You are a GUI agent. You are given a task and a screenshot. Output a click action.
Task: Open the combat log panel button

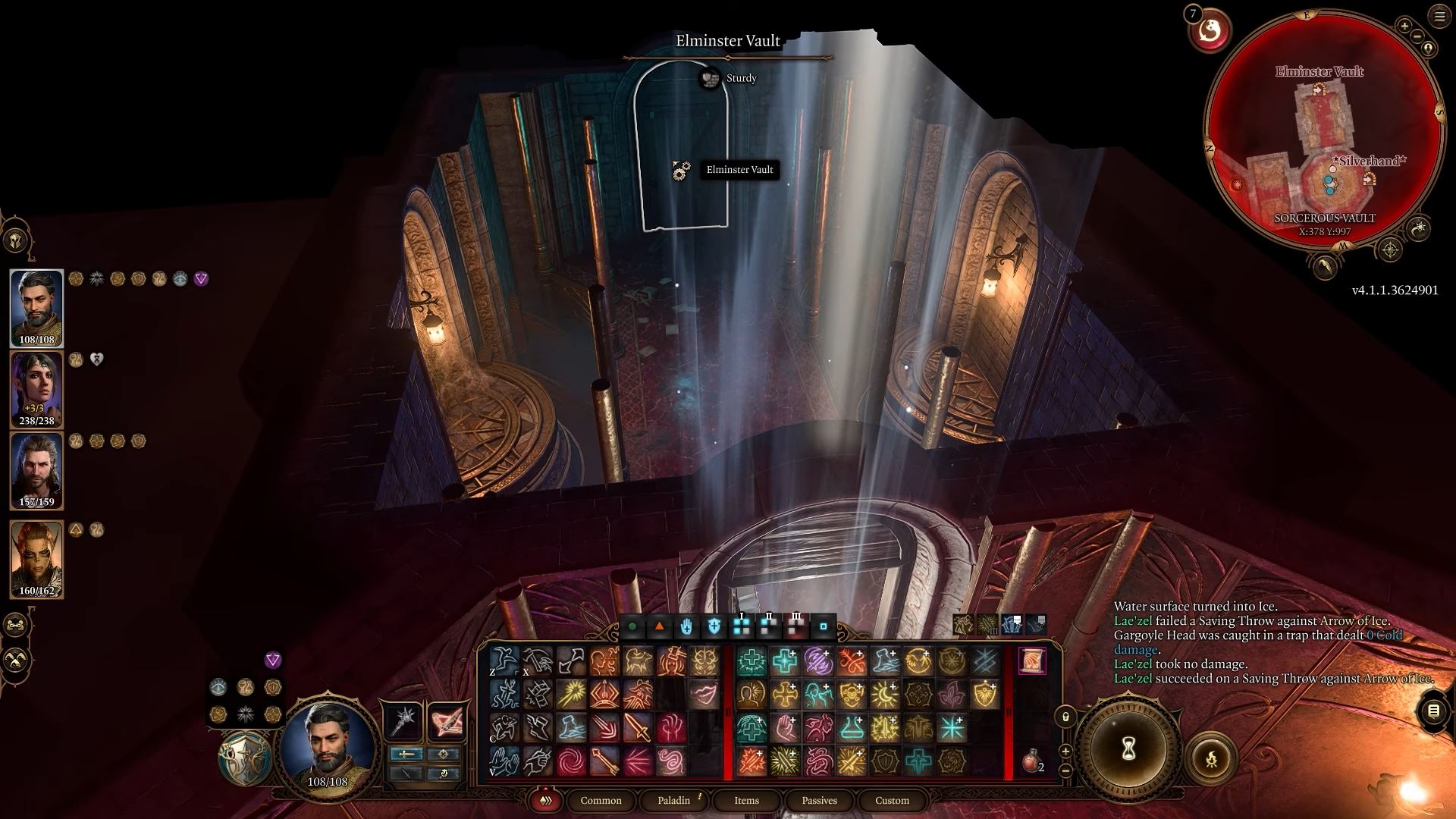click(x=1433, y=711)
